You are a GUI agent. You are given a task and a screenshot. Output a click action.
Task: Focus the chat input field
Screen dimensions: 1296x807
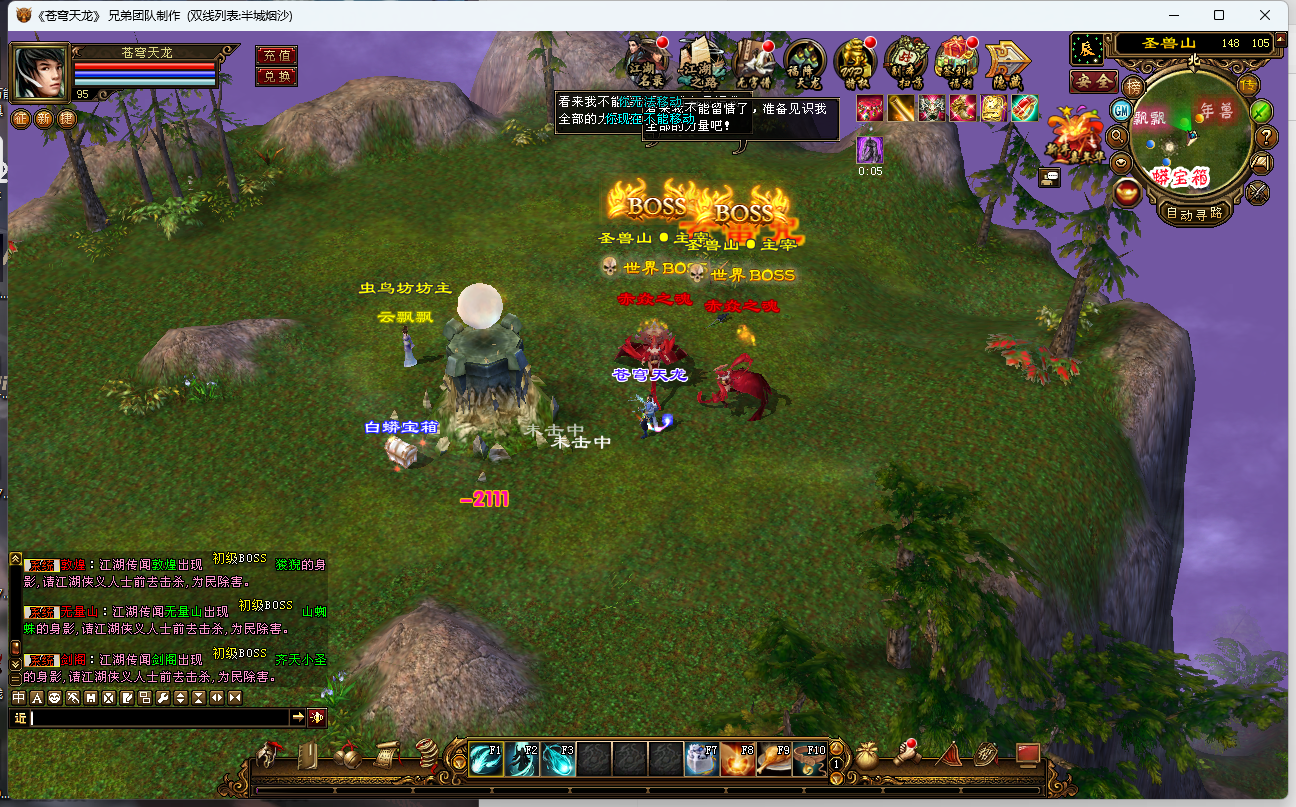click(x=160, y=718)
